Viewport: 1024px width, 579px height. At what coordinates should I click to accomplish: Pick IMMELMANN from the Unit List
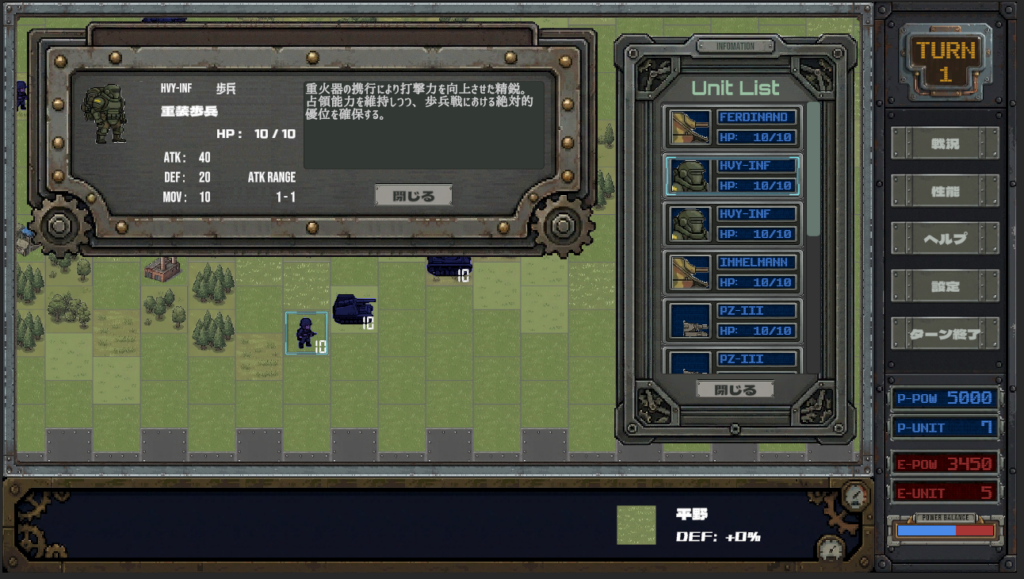(733, 271)
